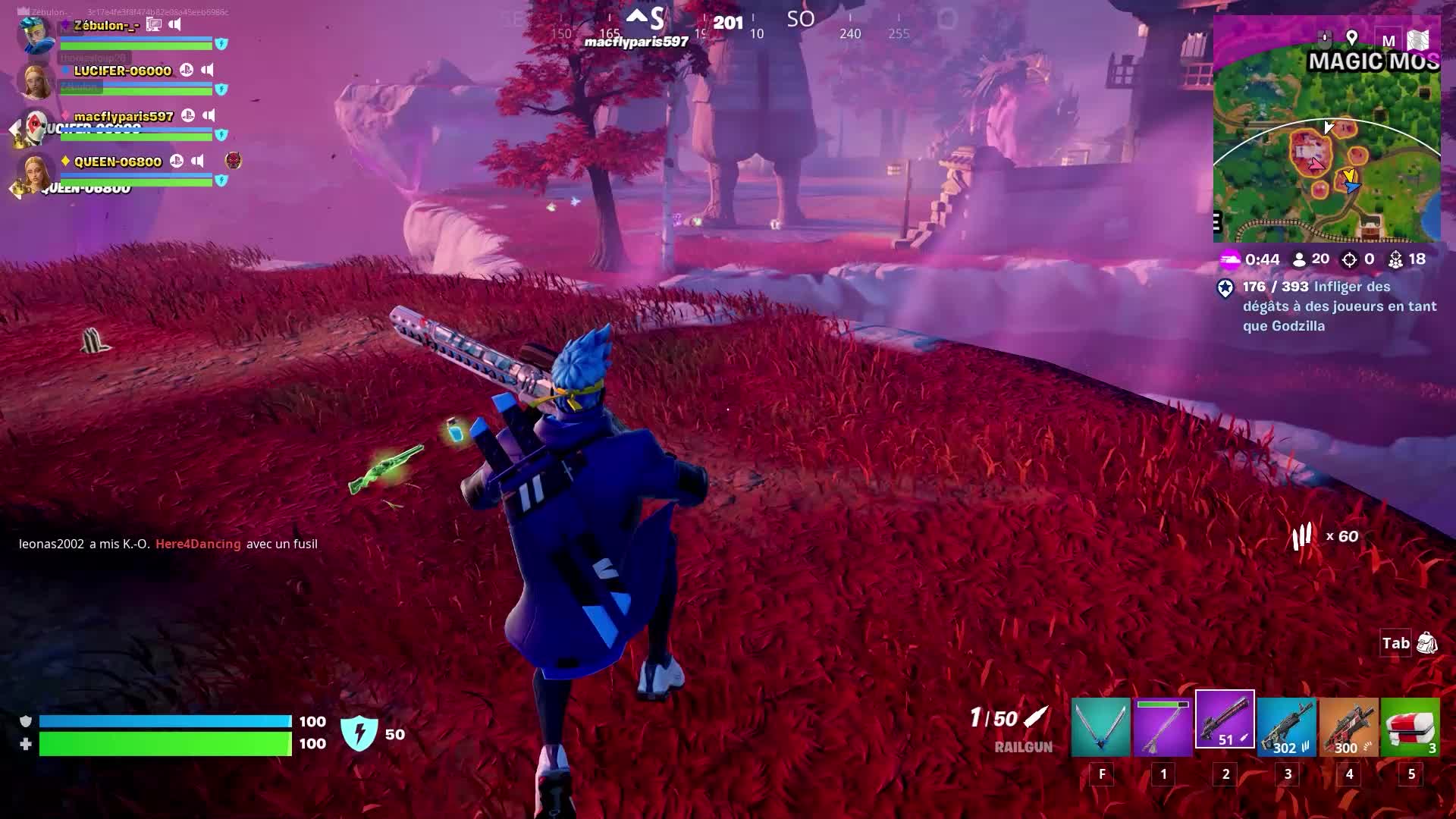
Task: Select squad member Zébulon-_- row
Action: 106,26
